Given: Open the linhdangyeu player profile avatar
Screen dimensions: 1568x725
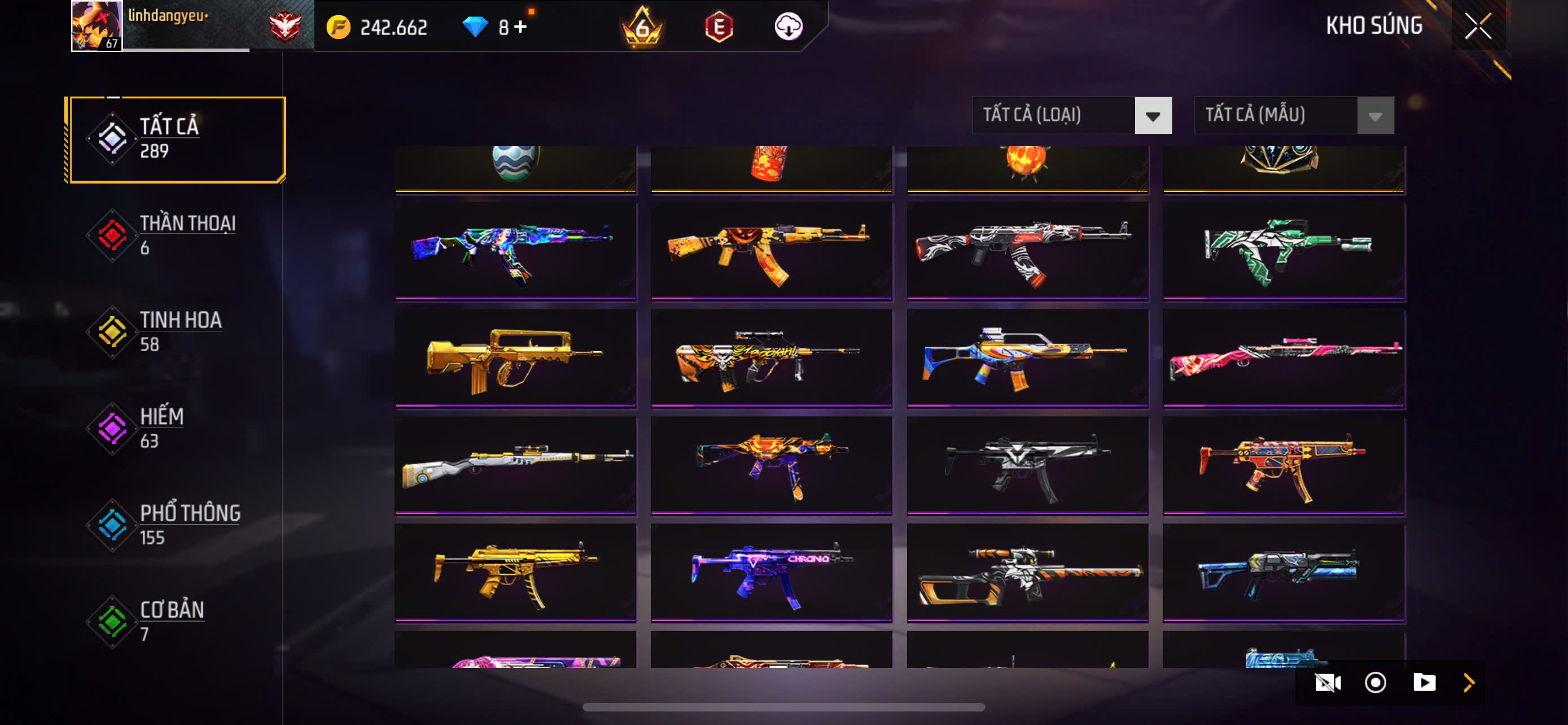Looking at the screenshot, I should pos(96,25).
